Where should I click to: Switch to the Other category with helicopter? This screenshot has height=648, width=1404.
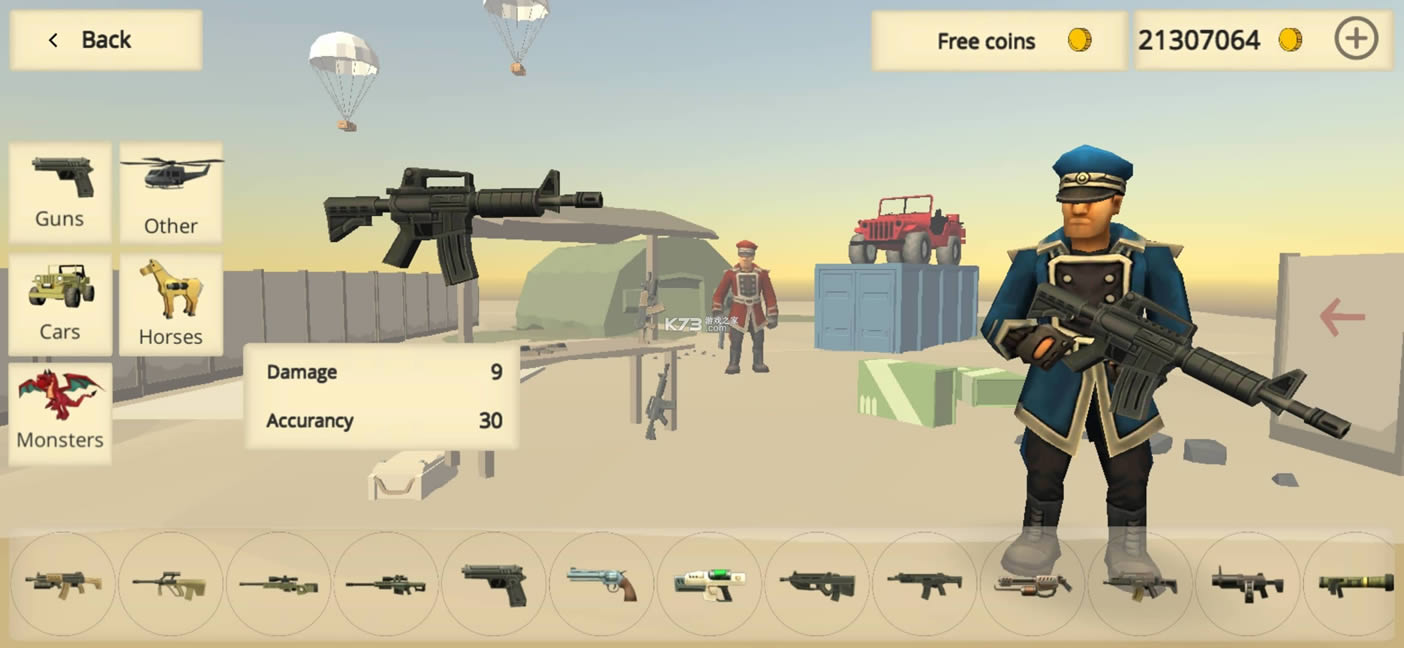pos(171,192)
